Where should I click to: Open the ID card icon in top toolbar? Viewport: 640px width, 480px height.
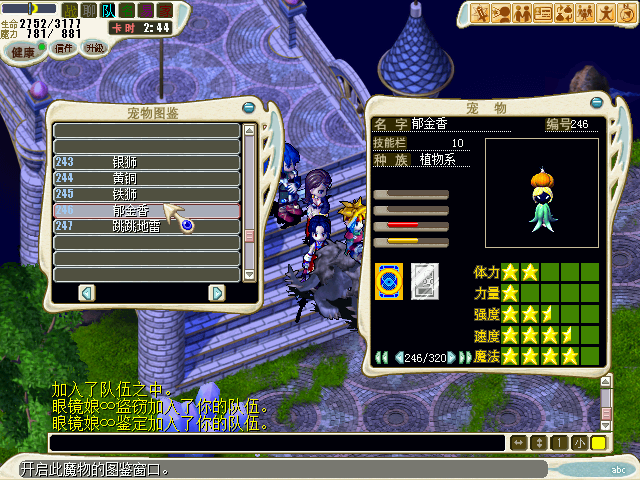click(x=544, y=13)
